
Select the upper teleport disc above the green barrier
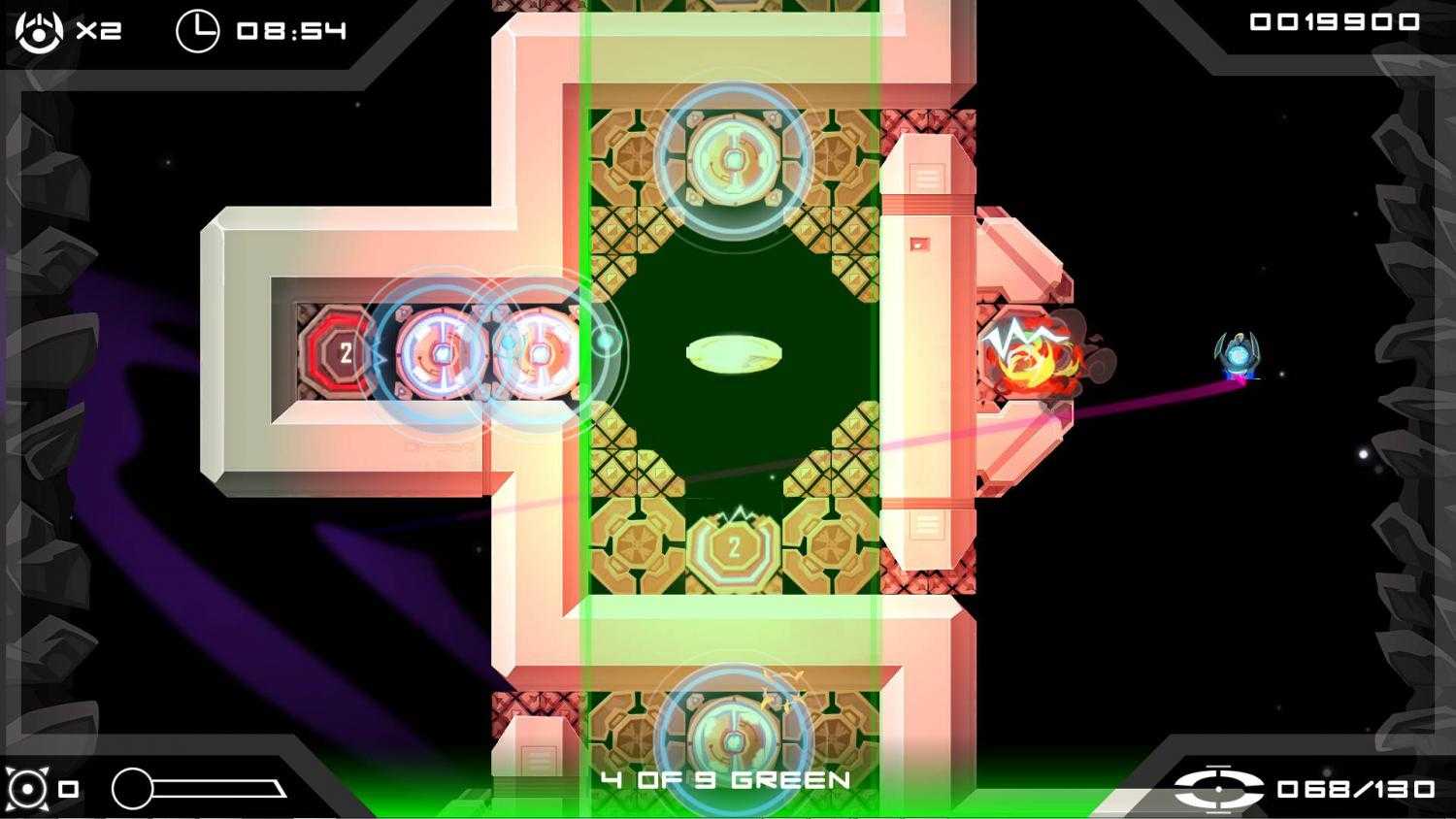point(733,158)
